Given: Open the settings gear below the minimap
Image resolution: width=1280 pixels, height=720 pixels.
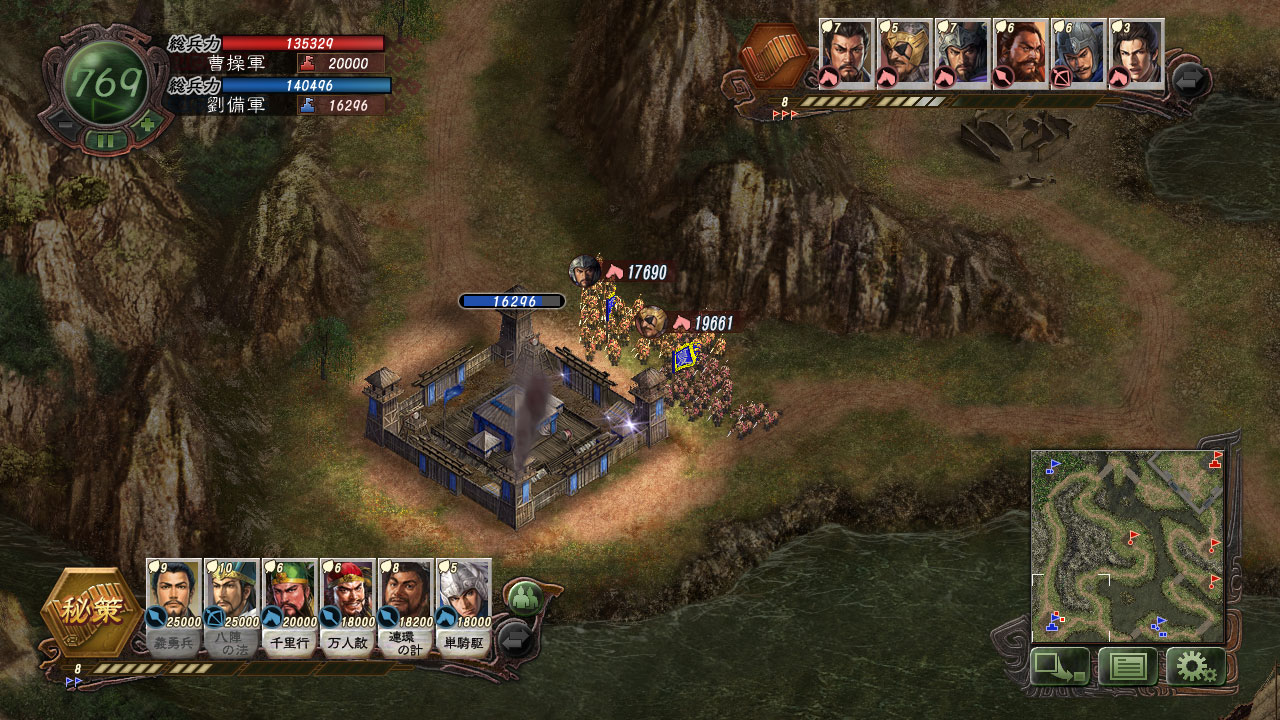Looking at the screenshot, I should (1195, 666).
